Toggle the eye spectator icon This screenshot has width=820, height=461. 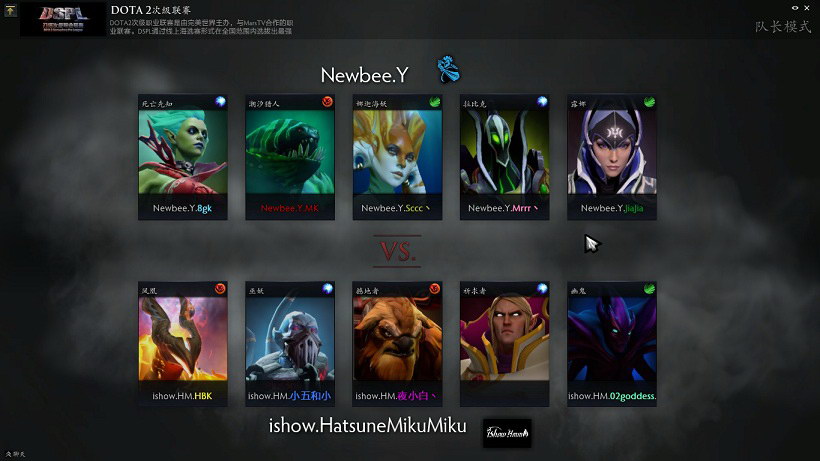point(794,8)
